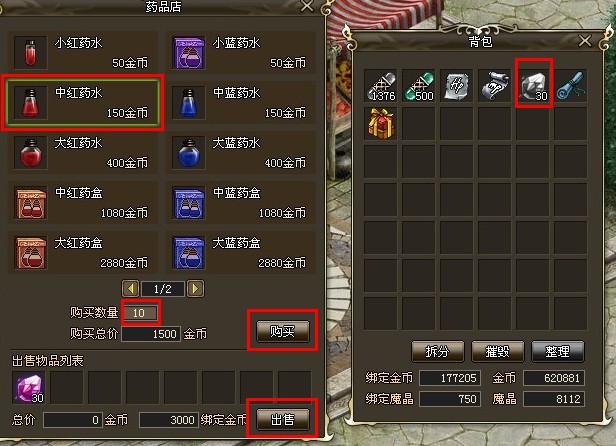Screen dimensions: 616x446
Task: Focus the 购买数量 quantity field
Action: (140, 313)
